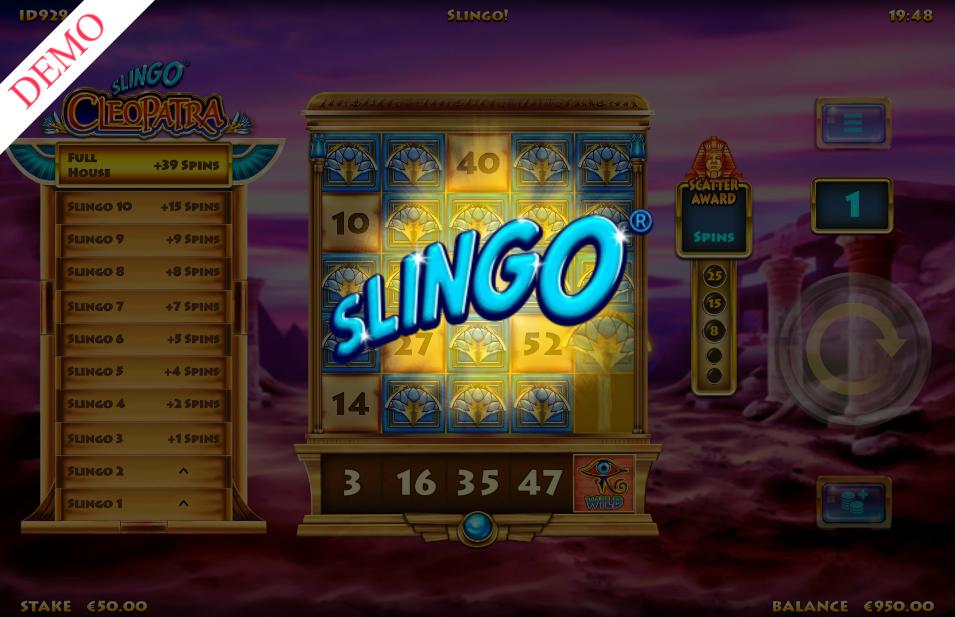The image size is (955, 617).
Task: Open the coin stack stake button
Action: 852,501
